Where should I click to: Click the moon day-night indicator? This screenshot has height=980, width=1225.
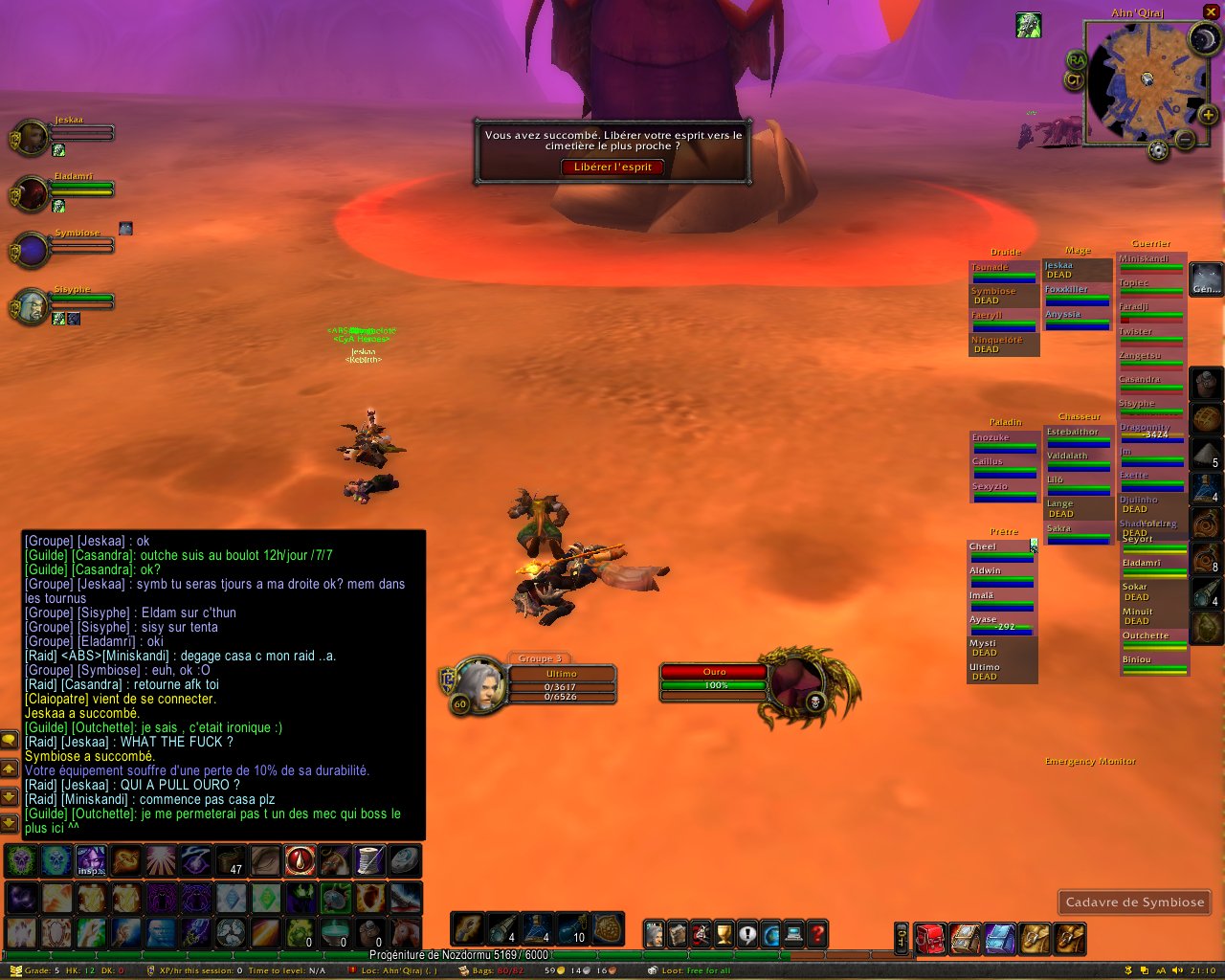coord(1203,39)
